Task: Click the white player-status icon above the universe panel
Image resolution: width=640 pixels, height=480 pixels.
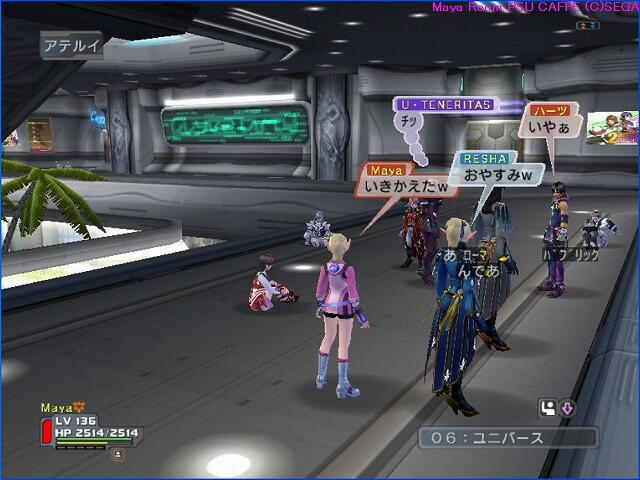Action: pyautogui.click(x=547, y=407)
